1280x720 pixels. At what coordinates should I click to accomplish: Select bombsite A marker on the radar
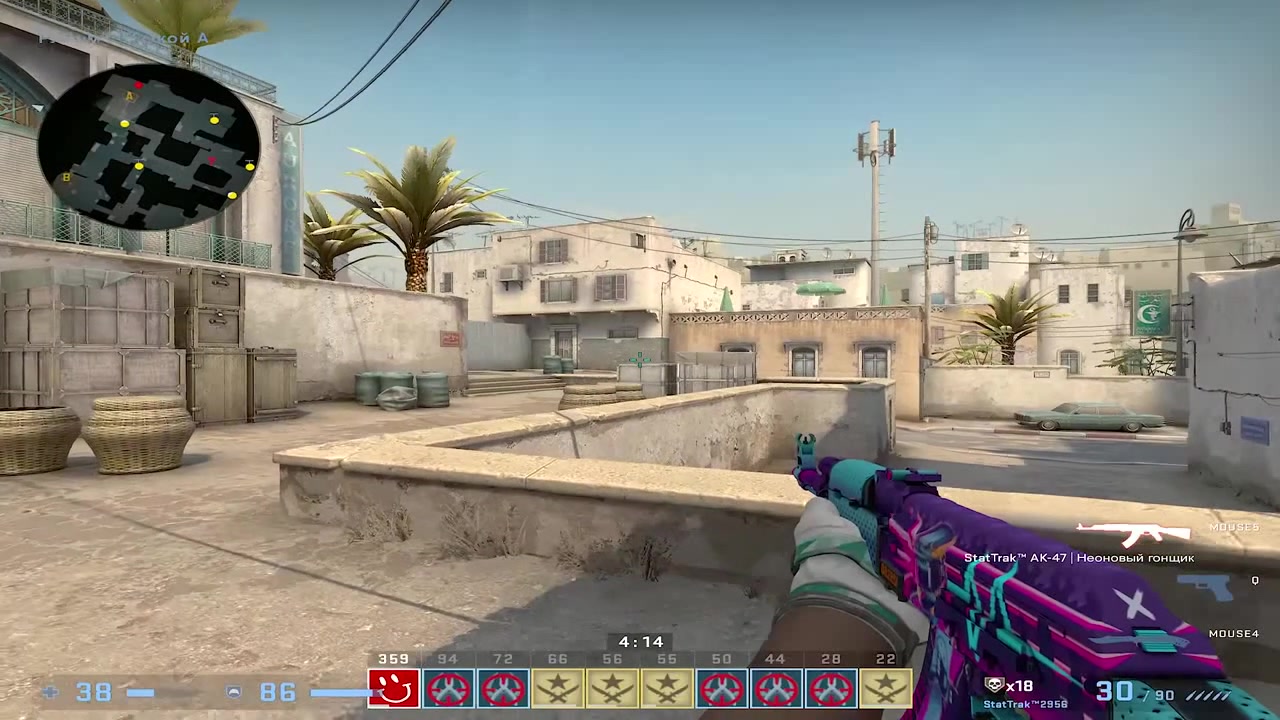pyautogui.click(x=130, y=96)
